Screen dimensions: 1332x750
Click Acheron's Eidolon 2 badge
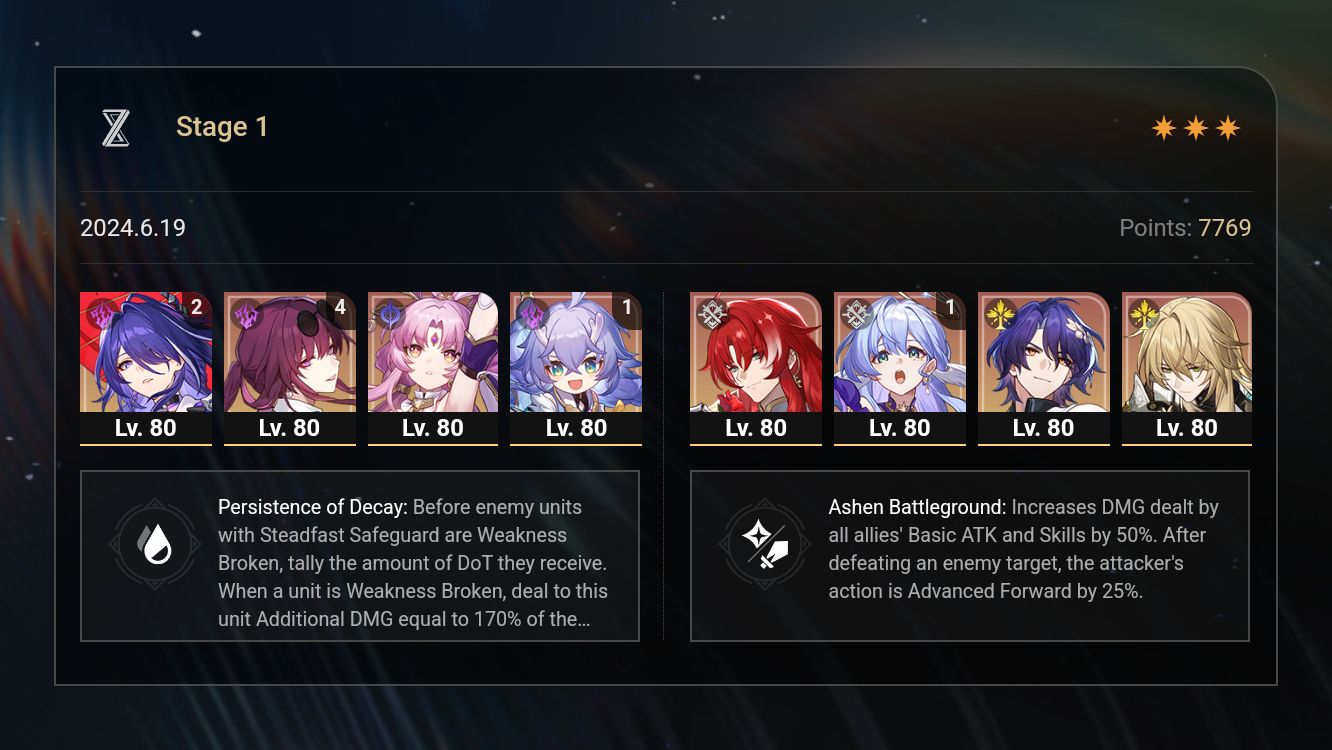[x=196, y=308]
